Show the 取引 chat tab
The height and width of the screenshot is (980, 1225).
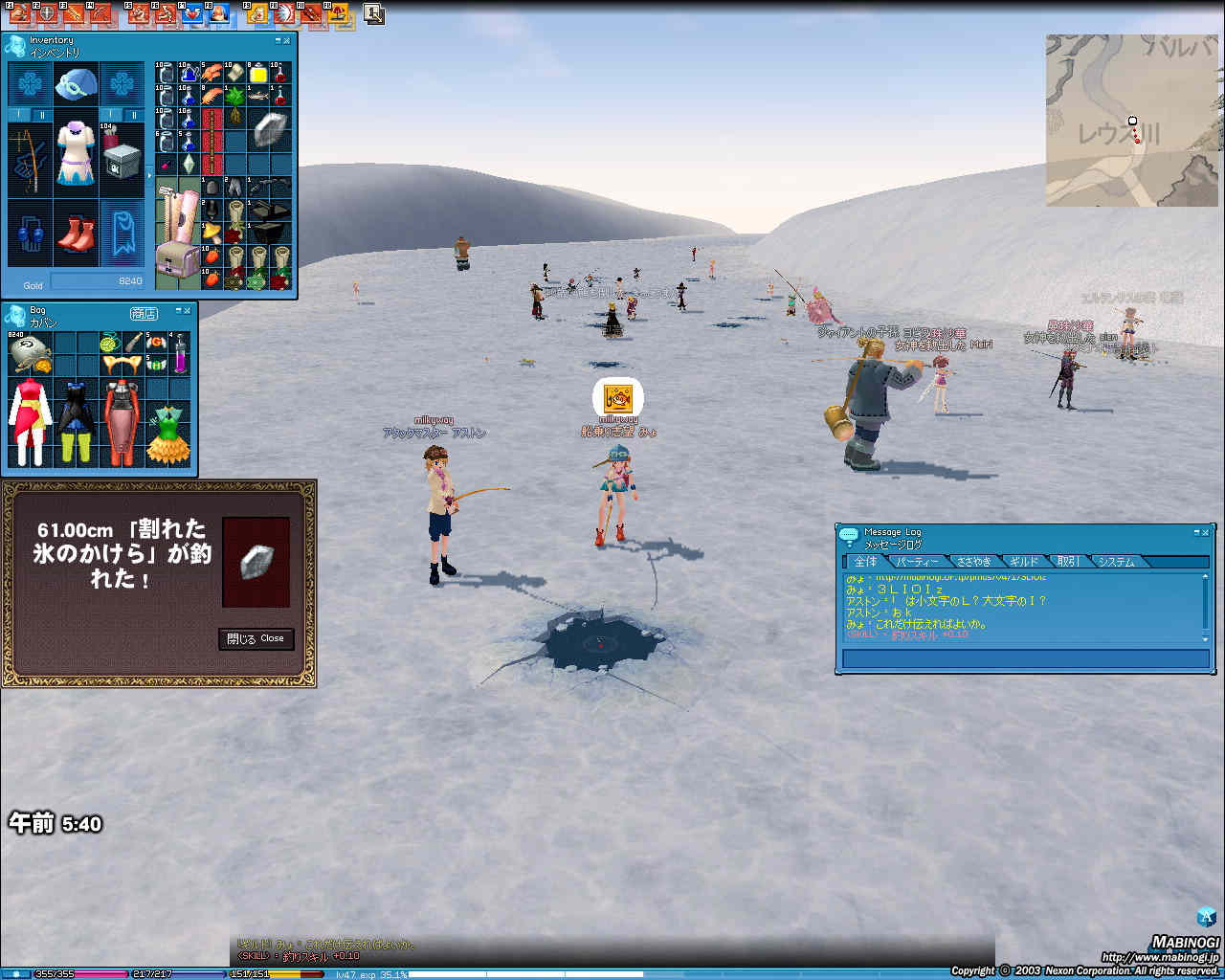(x=1068, y=562)
